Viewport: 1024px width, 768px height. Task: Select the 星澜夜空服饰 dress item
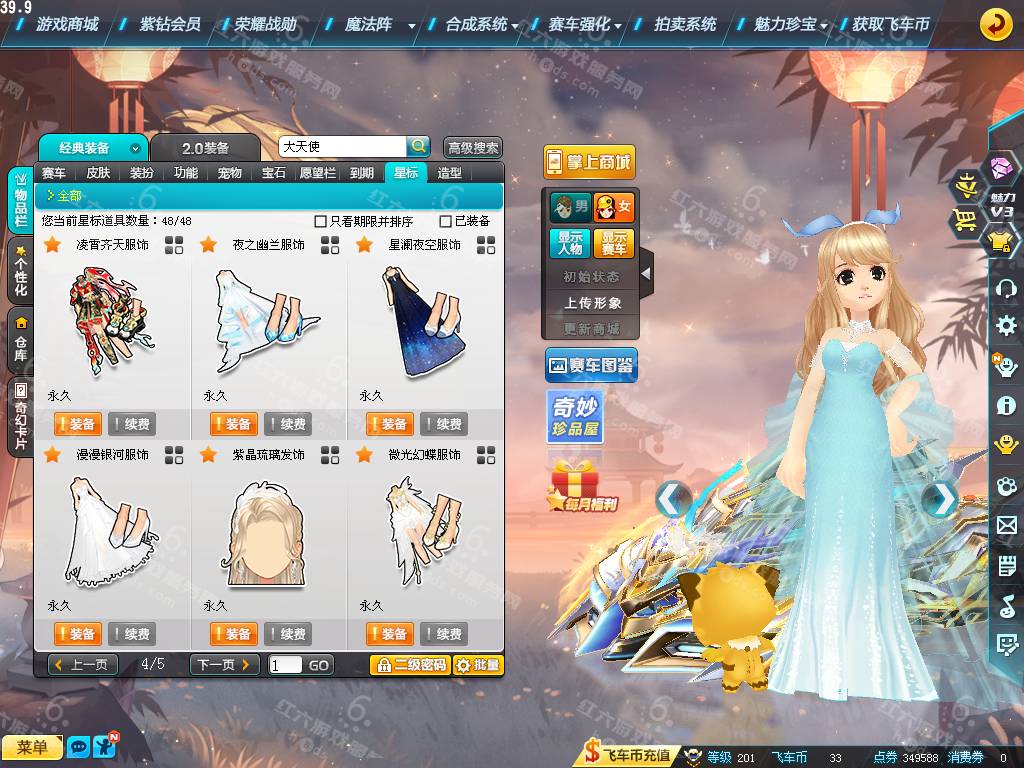pyautogui.click(x=424, y=322)
